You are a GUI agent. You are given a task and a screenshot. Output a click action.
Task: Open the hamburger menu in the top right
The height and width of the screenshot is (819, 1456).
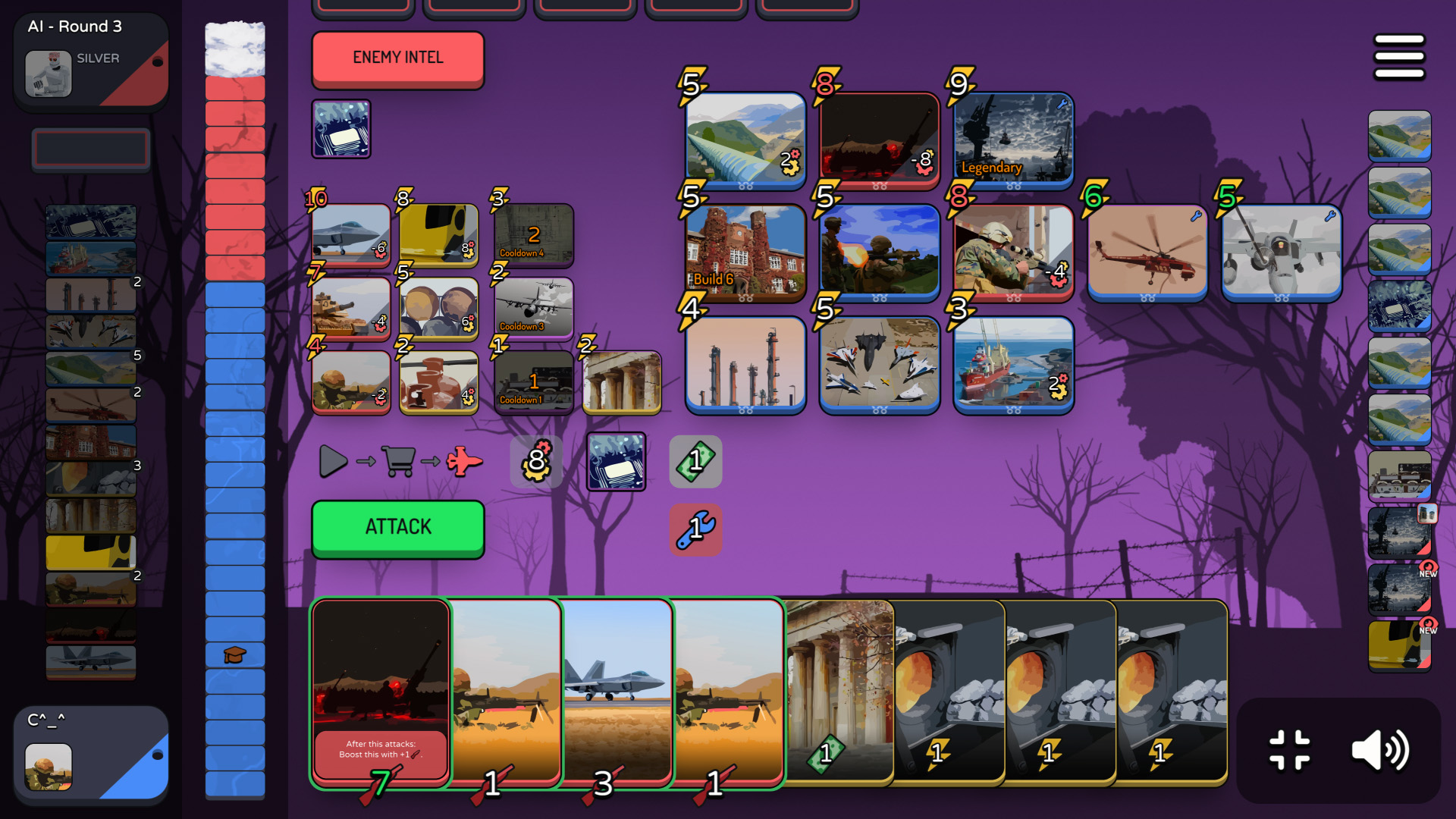click(1399, 55)
